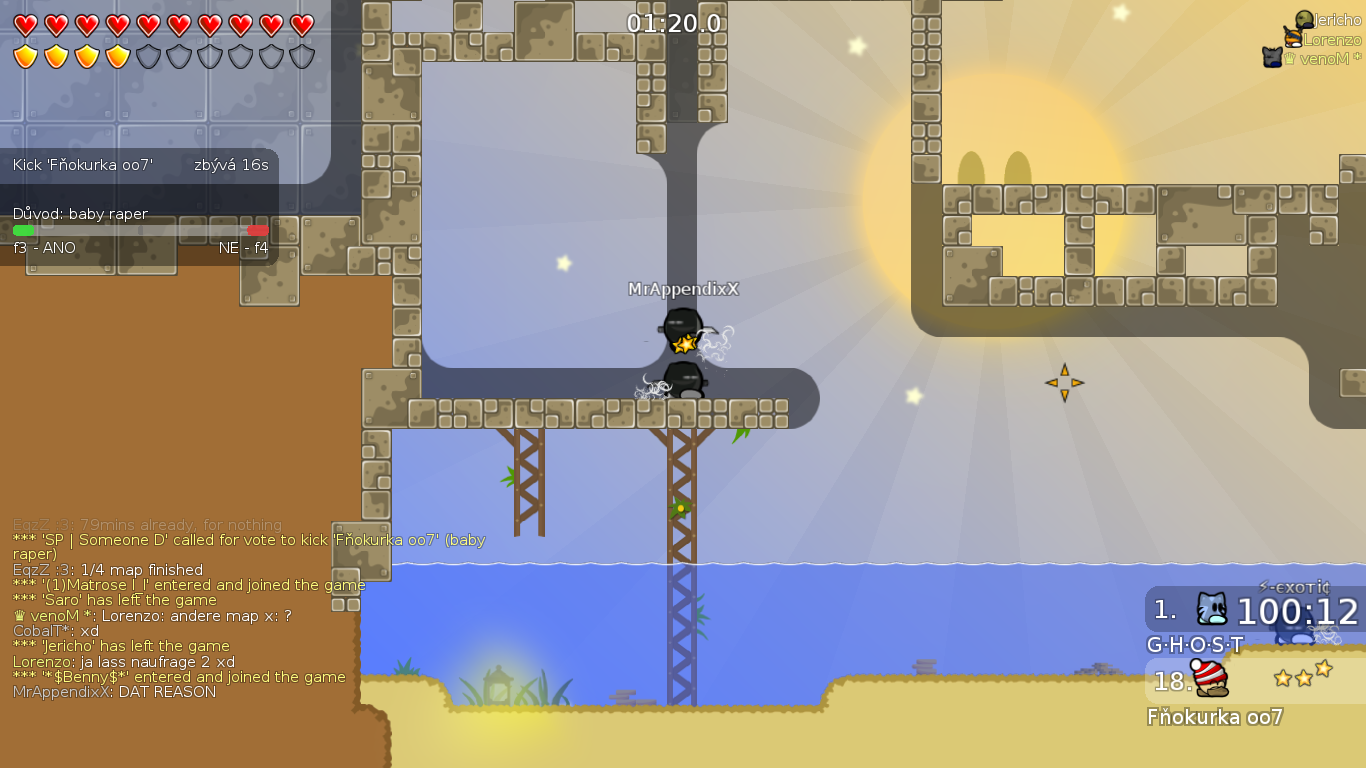Click the chat line 'MrAppendixX: DAT REASON'
Image resolution: width=1366 pixels, height=768 pixels.
113,691
